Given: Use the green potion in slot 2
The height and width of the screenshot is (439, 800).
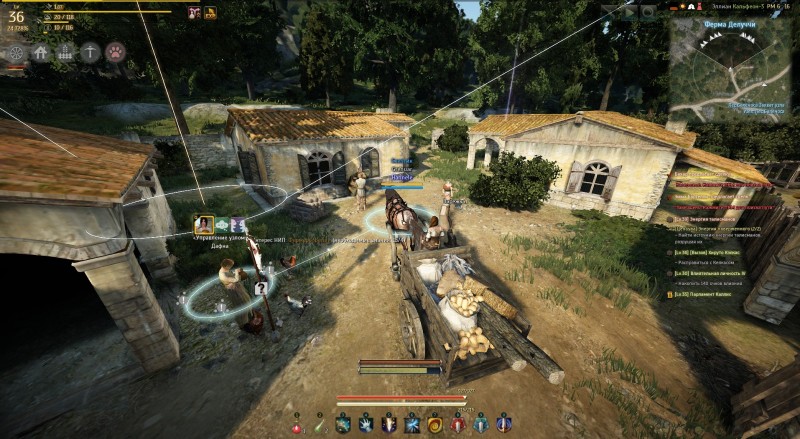Looking at the screenshot, I should (x=319, y=425).
